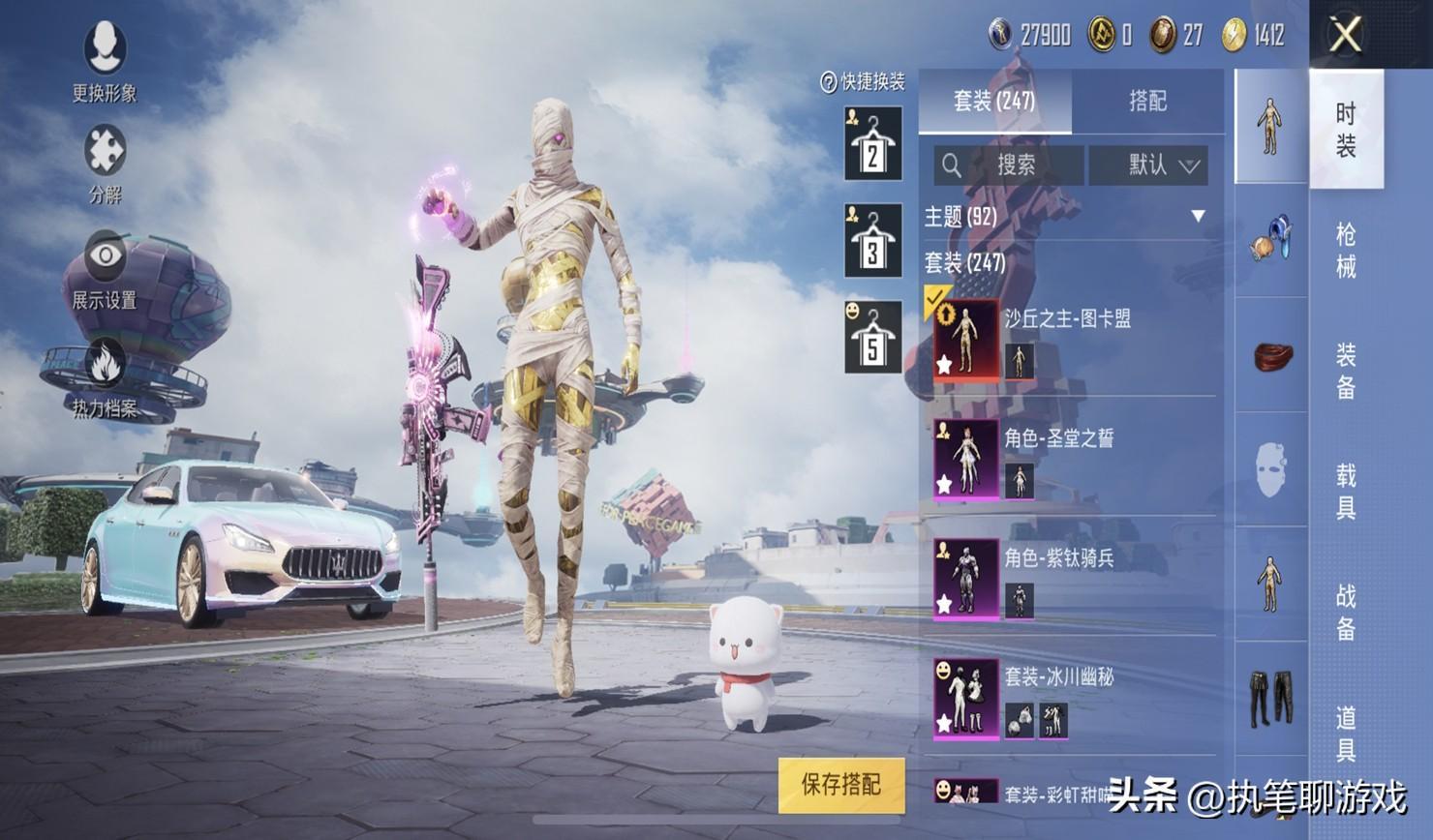
Task: Switch to the 搭配 tab
Action: tap(1147, 101)
